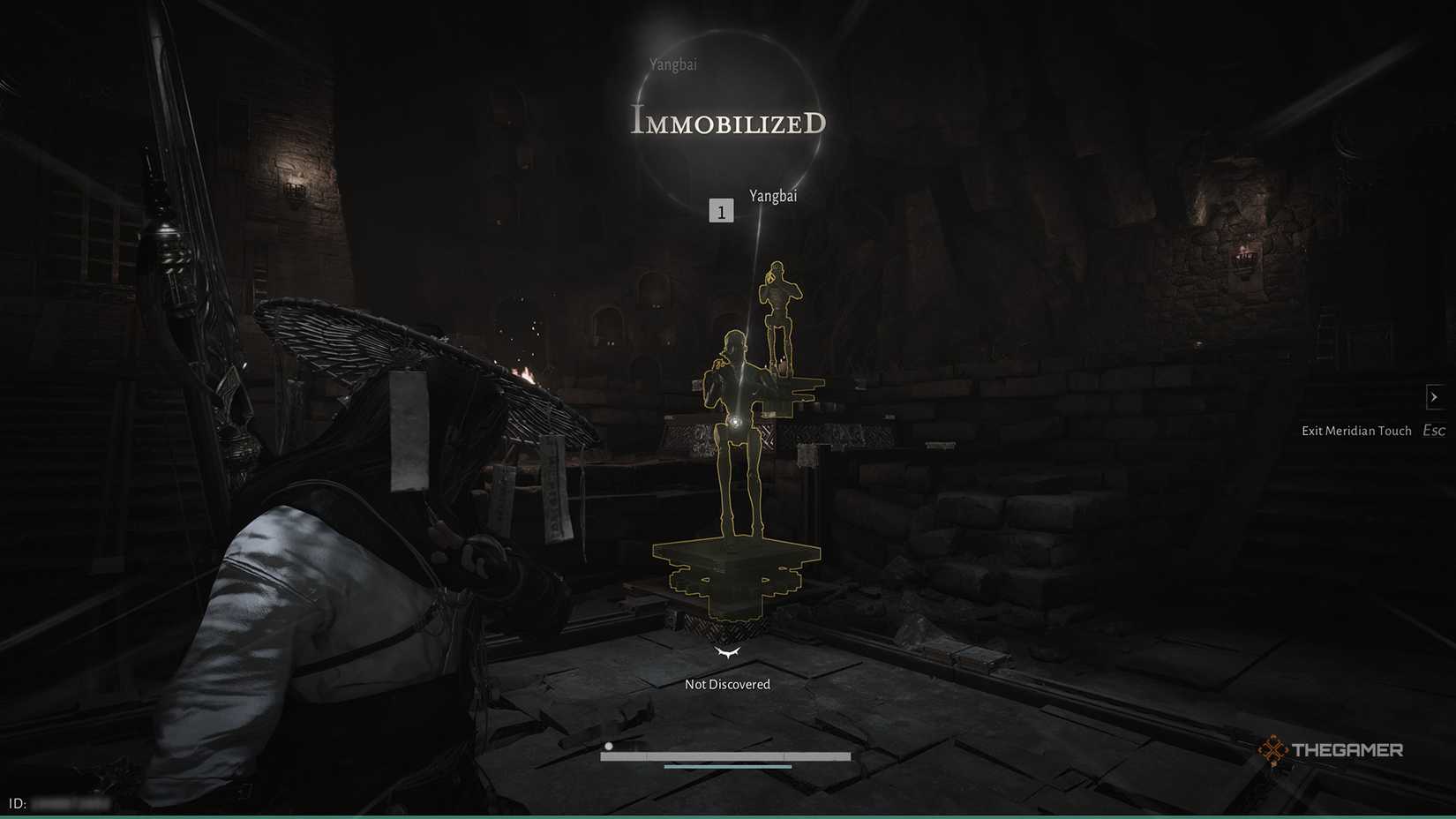Activate the Not Discovered shrine marker
Viewport: 1456px width, 819px height.
pos(727,683)
